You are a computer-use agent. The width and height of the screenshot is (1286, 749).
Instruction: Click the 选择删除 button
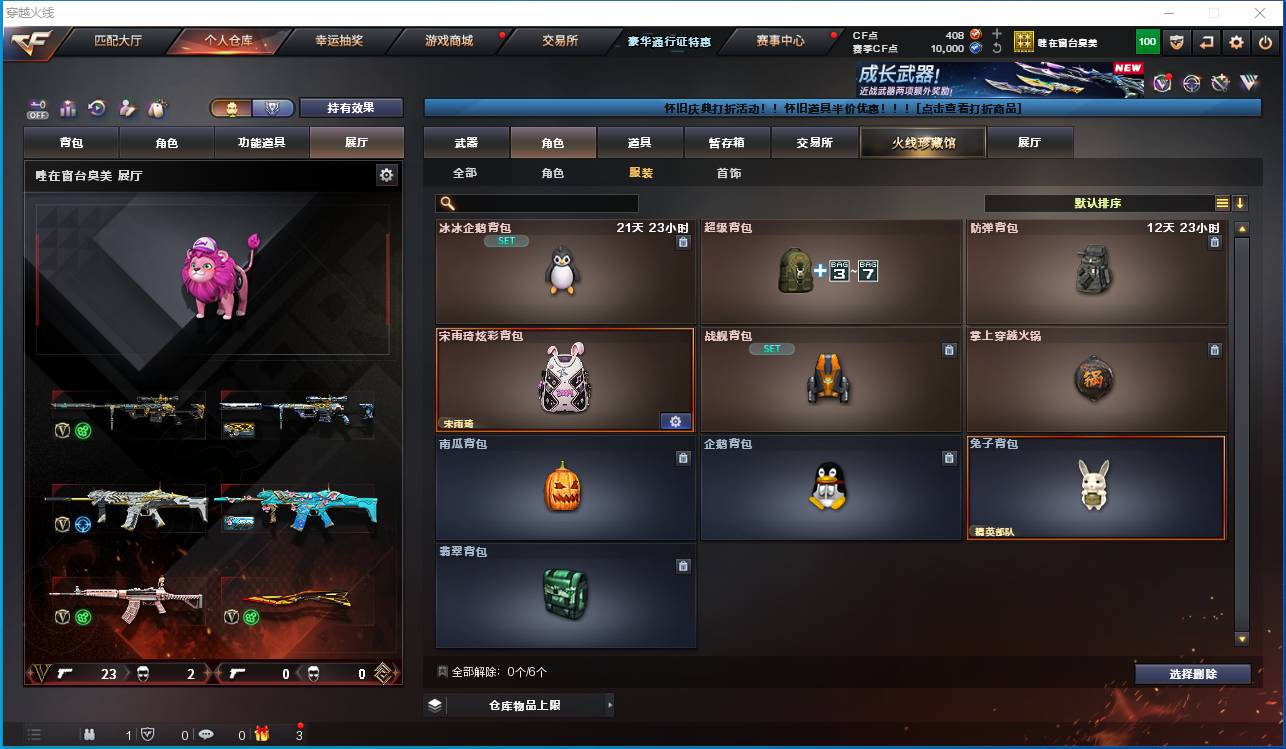click(1192, 674)
